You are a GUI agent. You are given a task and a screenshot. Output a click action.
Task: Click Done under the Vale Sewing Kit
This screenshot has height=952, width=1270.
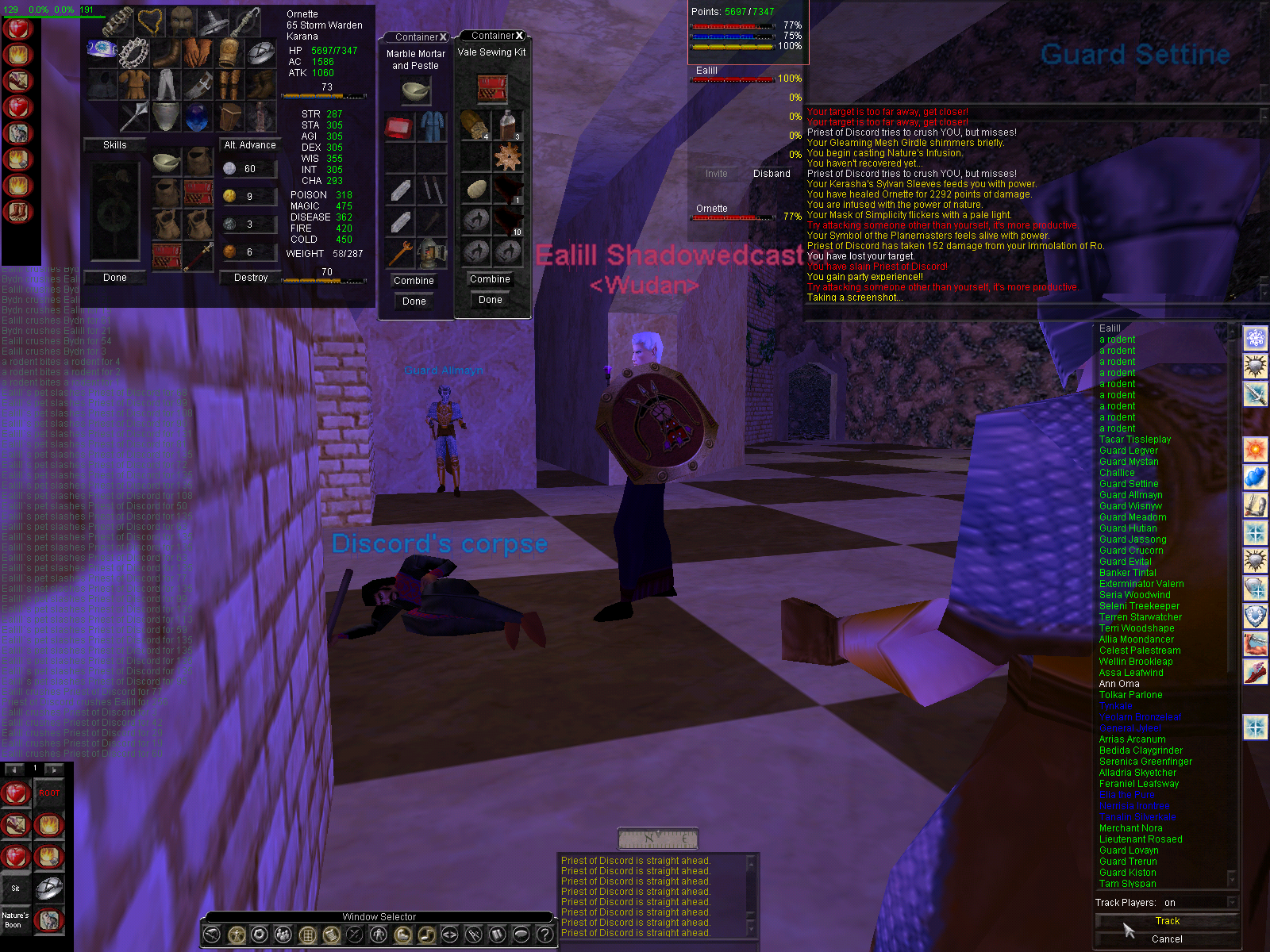pyautogui.click(x=490, y=300)
